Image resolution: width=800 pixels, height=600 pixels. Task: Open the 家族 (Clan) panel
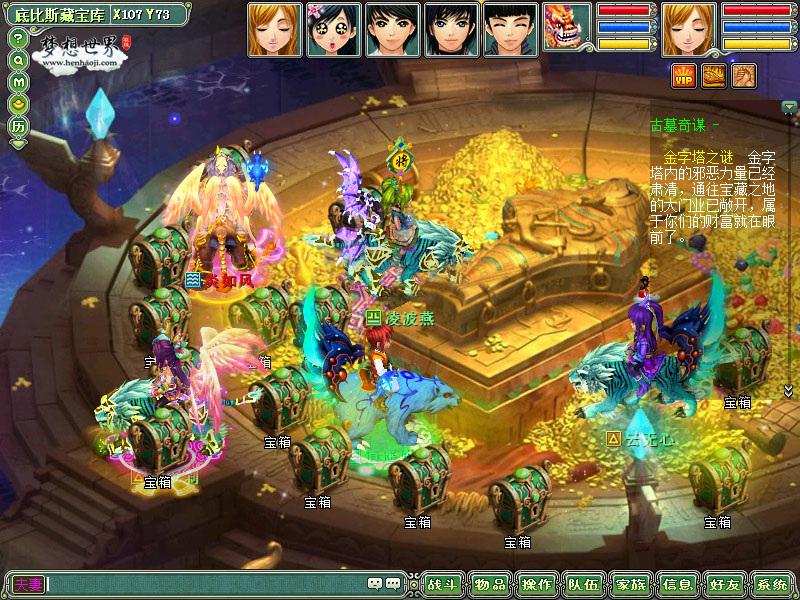click(631, 584)
